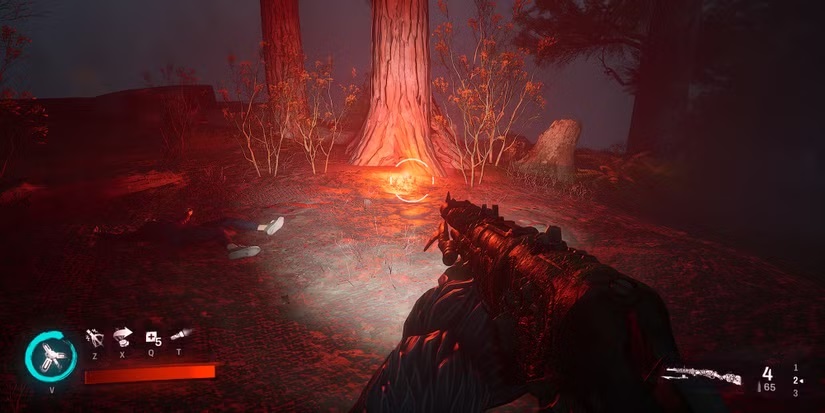Use the crossbow ability icon

pyautogui.click(x=95, y=336)
